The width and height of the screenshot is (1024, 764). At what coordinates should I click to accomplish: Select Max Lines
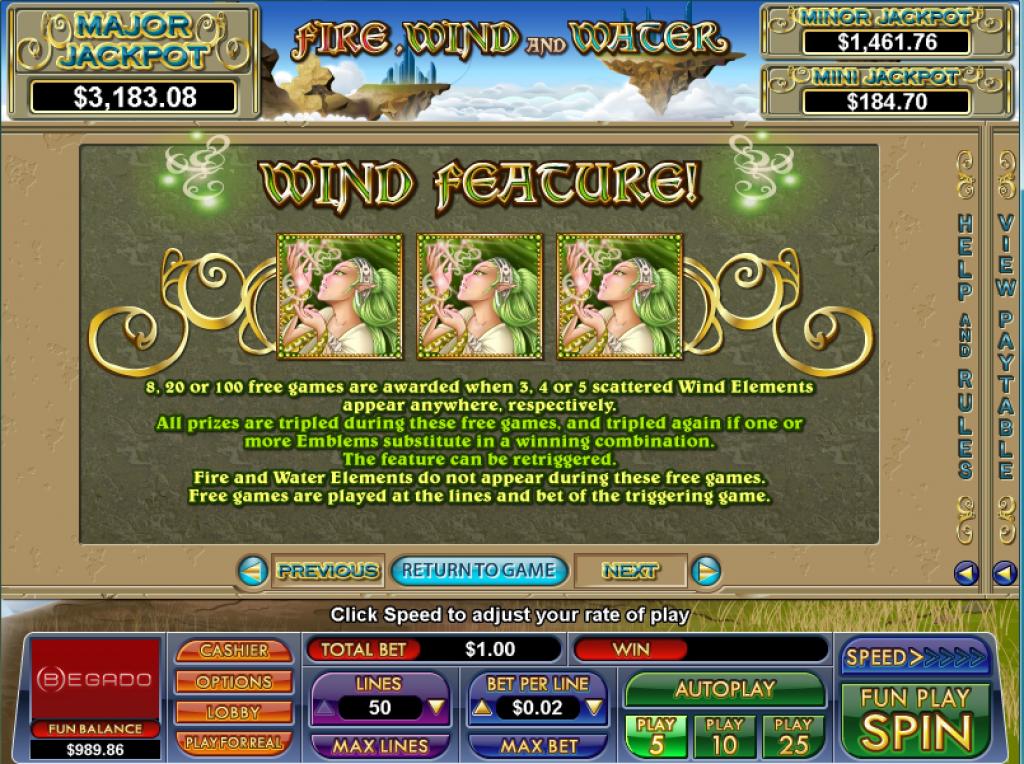pyautogui.click(x=380, y=746)
